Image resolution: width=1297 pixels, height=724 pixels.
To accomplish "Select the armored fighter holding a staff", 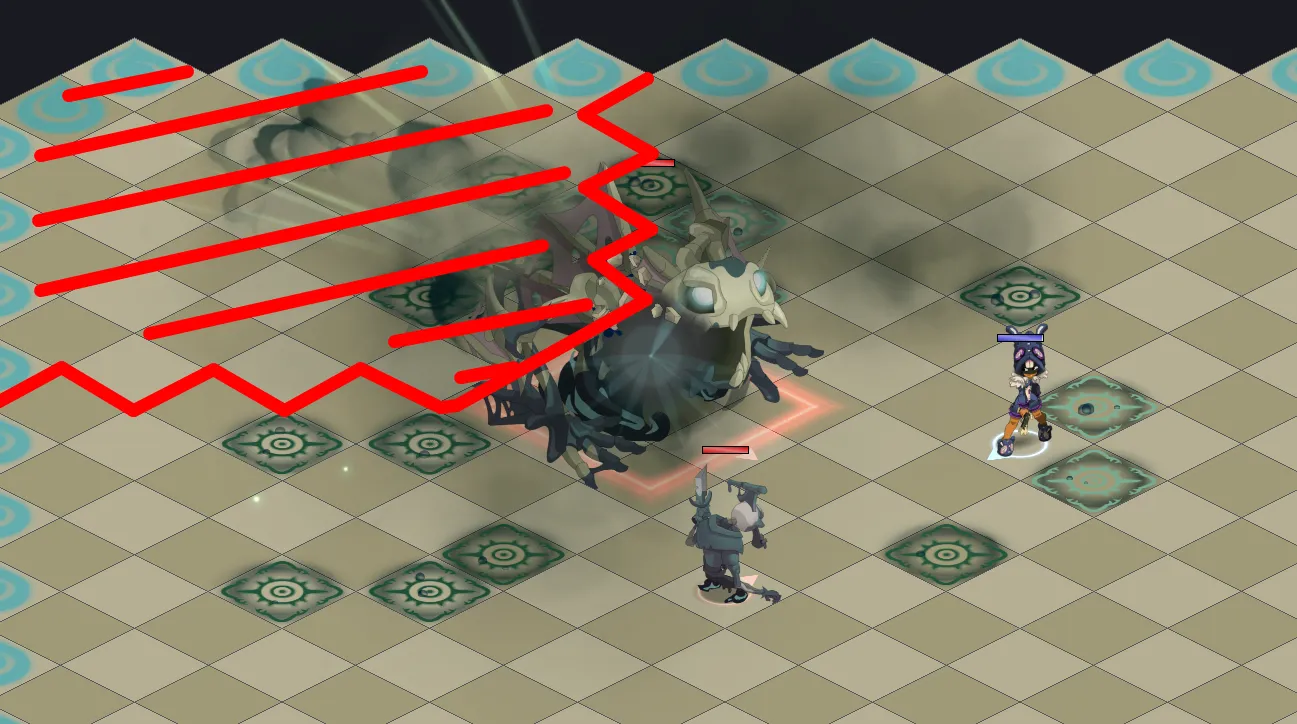I will pyautogui.click(x=729, y=540).
